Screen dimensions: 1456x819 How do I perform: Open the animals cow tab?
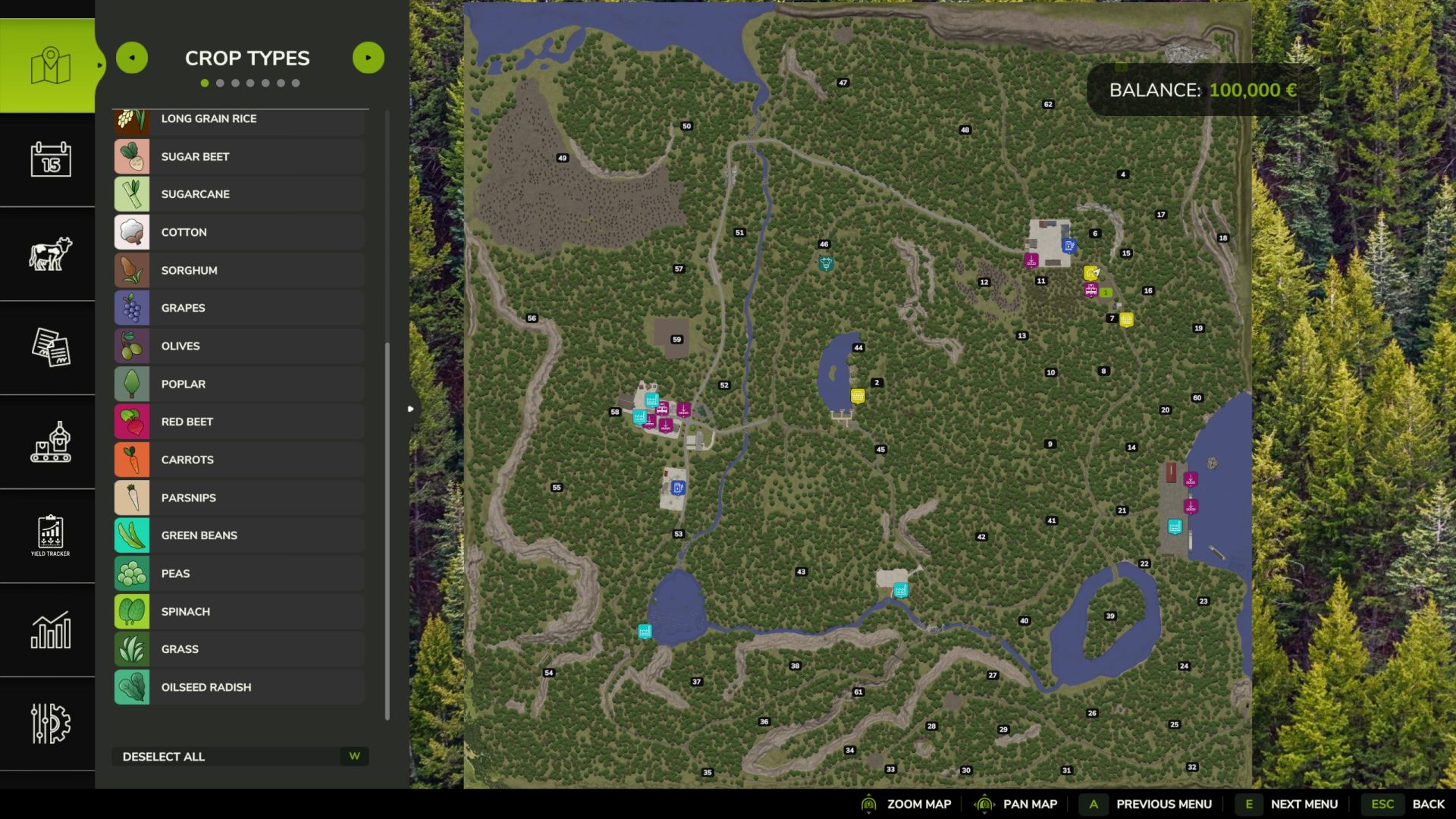50,253
